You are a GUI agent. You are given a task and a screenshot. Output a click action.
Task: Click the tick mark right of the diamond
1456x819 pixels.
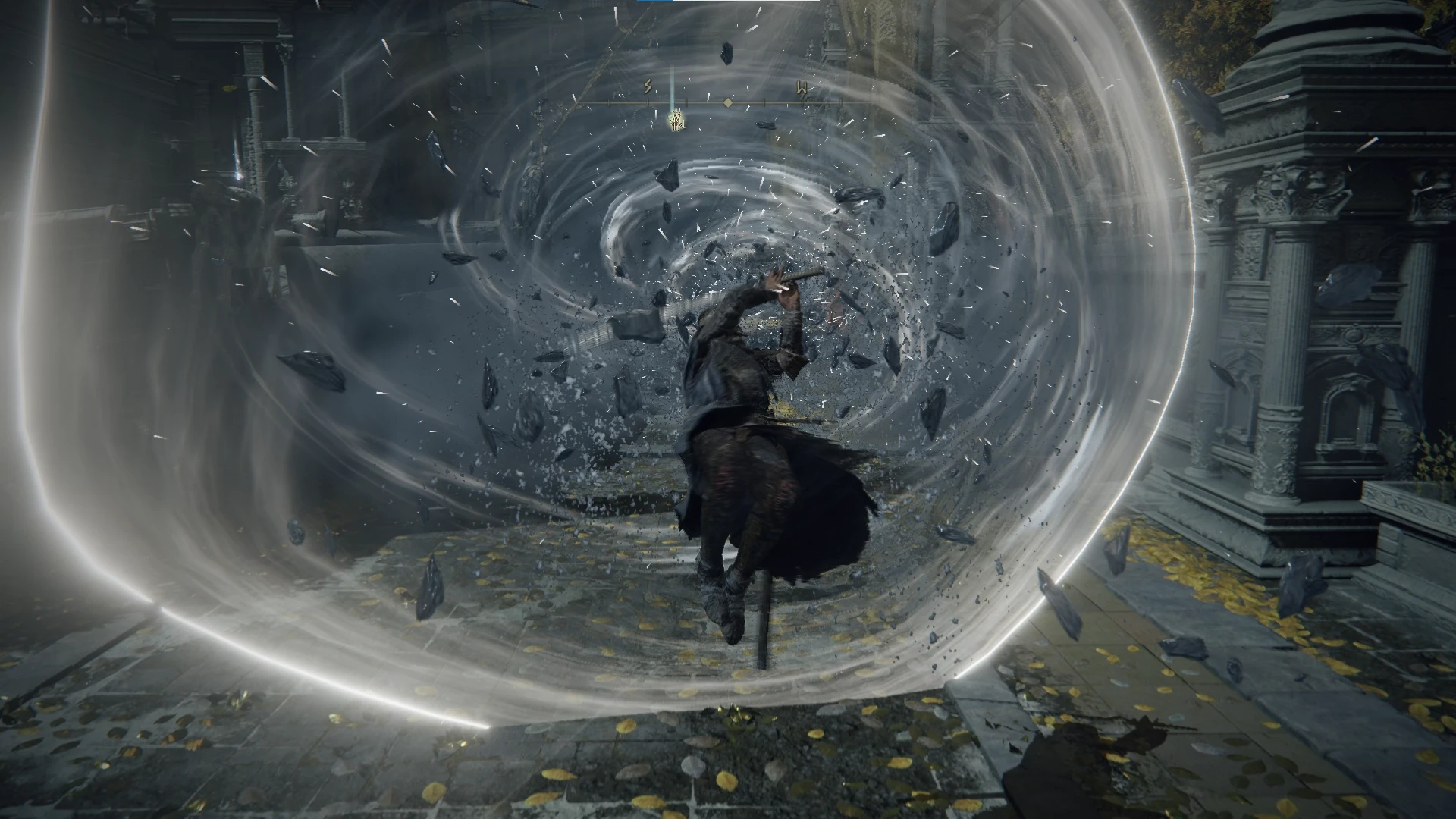click(x=764, y=102)
